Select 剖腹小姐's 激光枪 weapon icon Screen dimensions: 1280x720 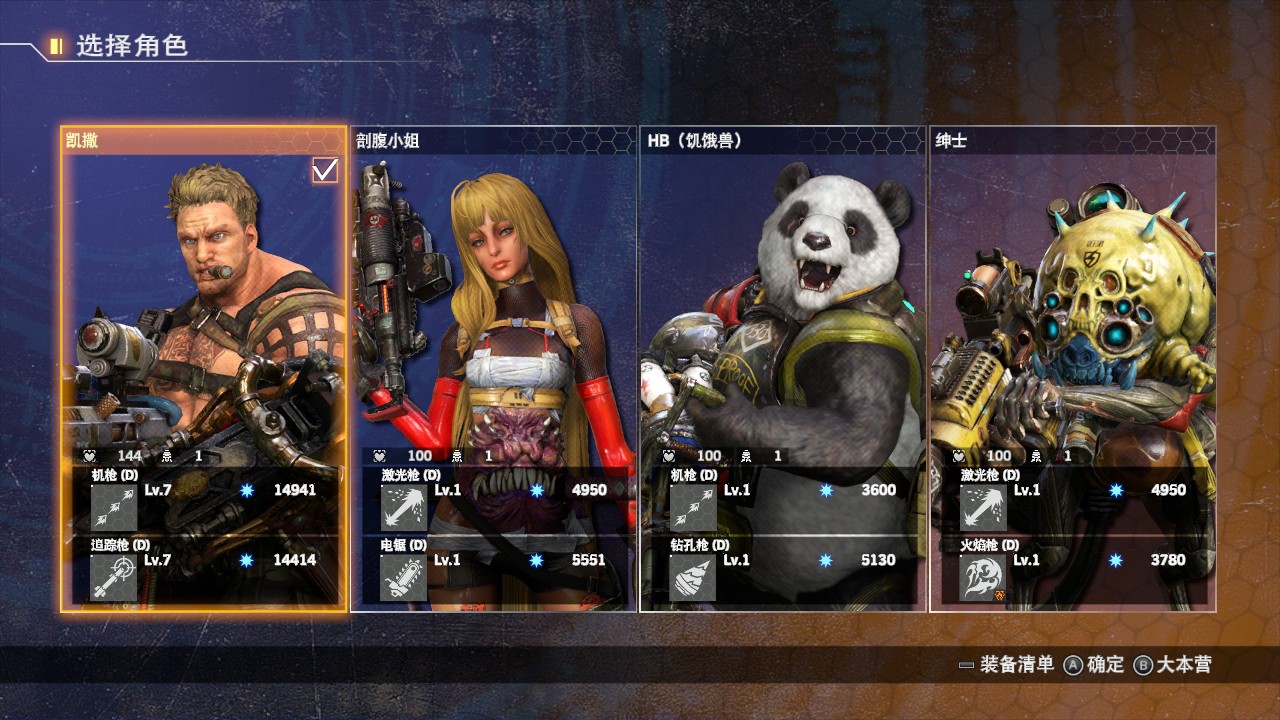click(403, 507)
